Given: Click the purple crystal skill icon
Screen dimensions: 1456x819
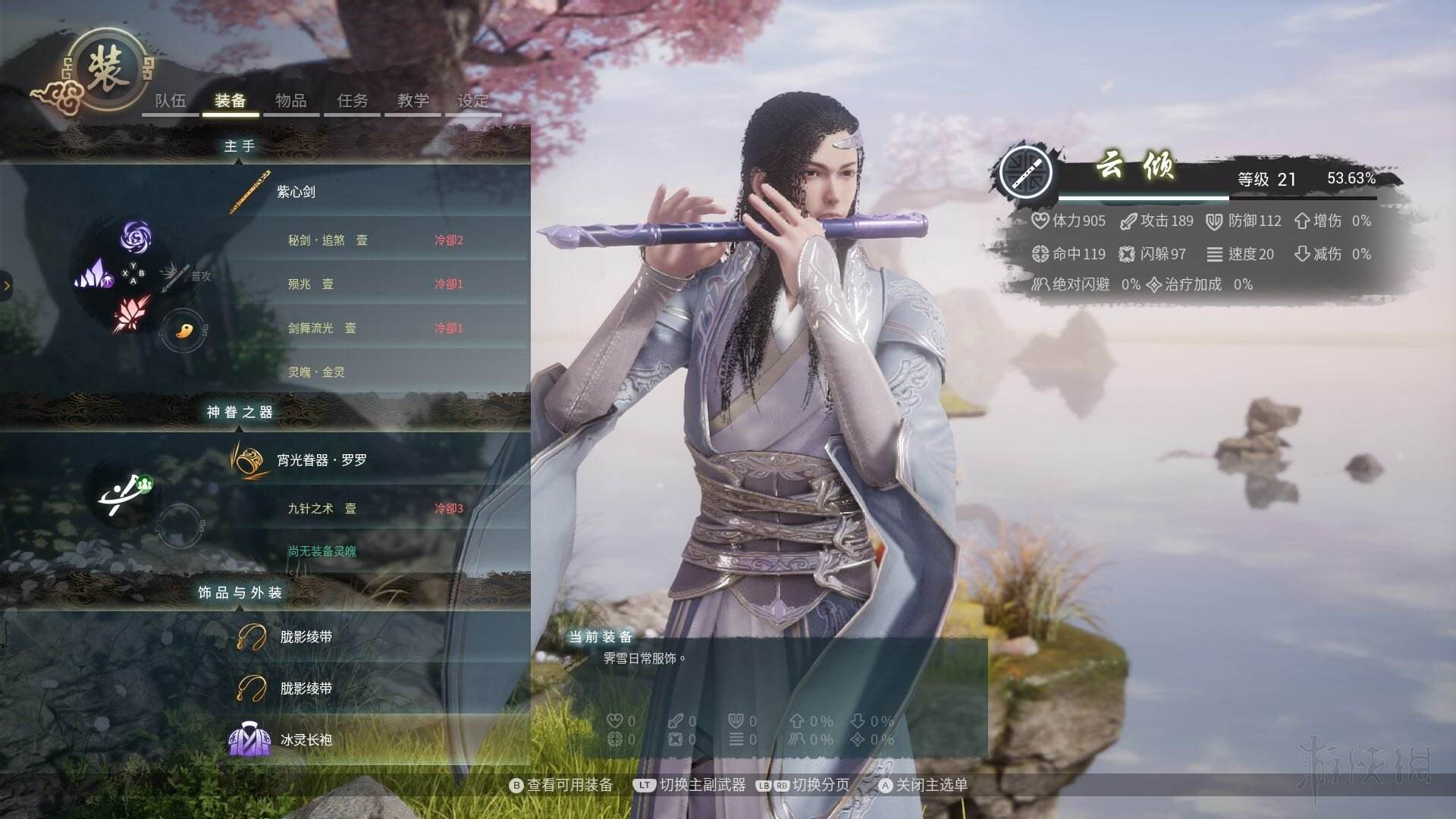Looking at the screenshot, I should (x=93, y=275).
